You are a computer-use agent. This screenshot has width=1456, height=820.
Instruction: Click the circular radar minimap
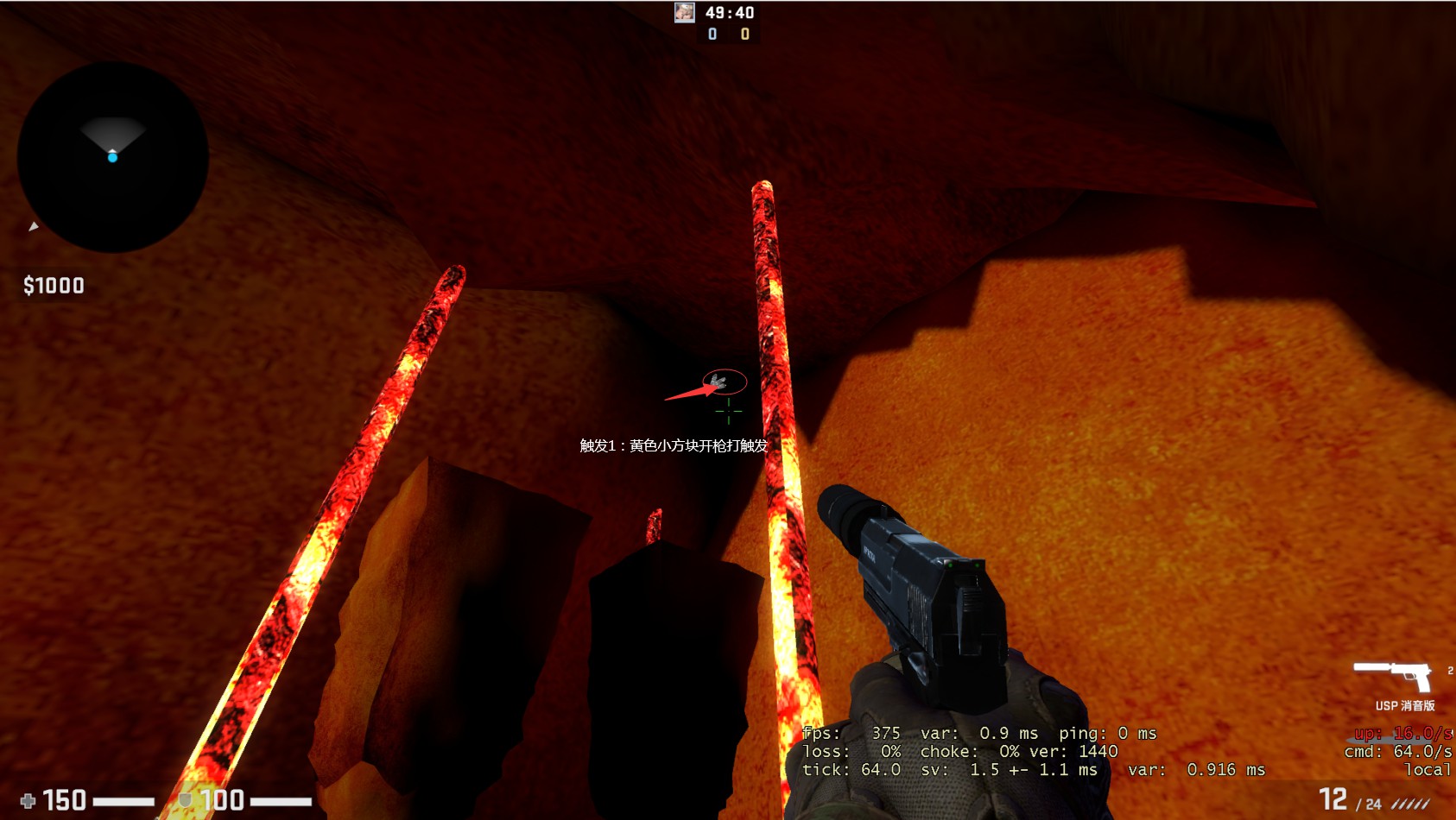pos(113,157)
